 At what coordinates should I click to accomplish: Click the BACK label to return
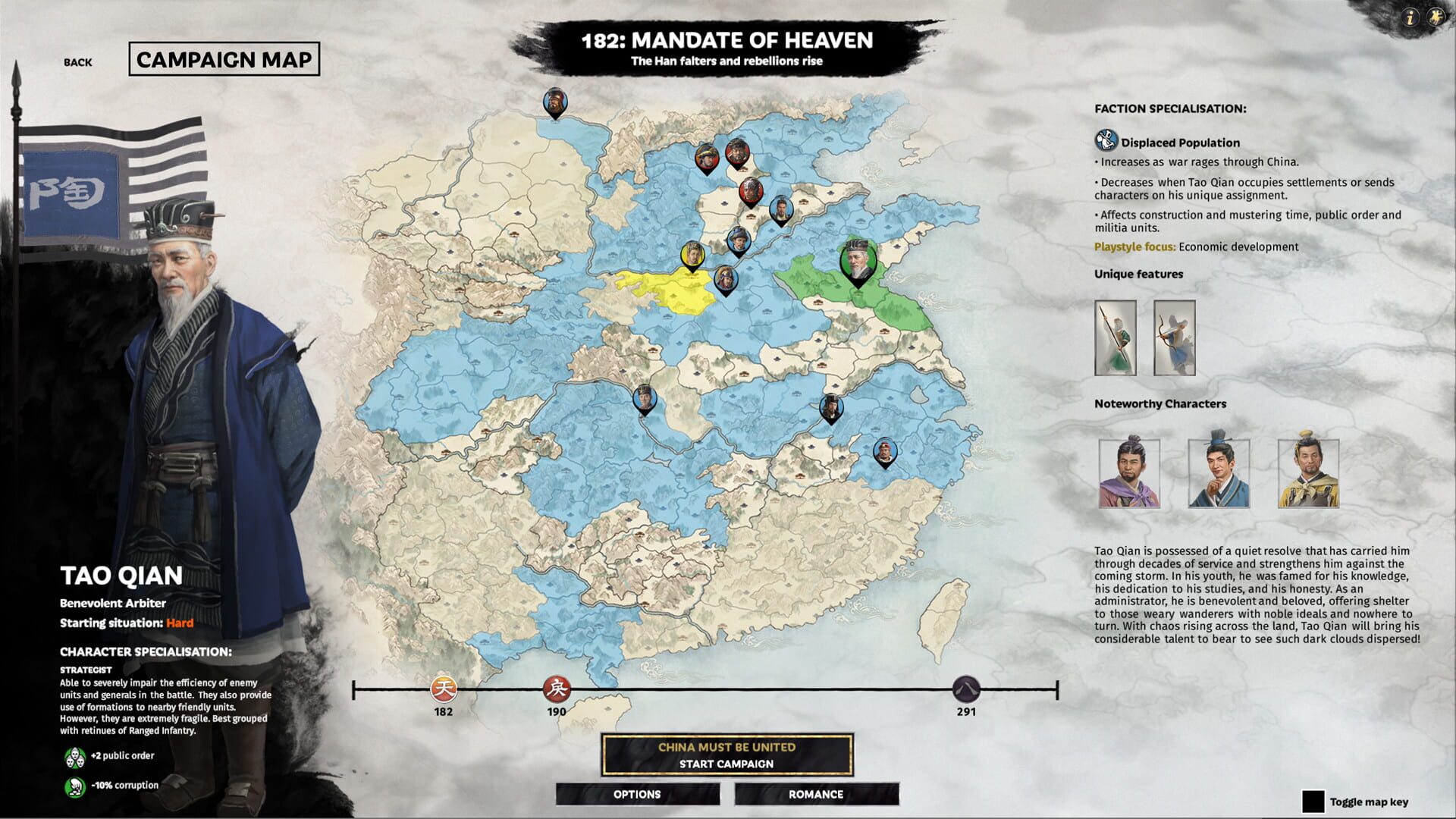[79, 62]
